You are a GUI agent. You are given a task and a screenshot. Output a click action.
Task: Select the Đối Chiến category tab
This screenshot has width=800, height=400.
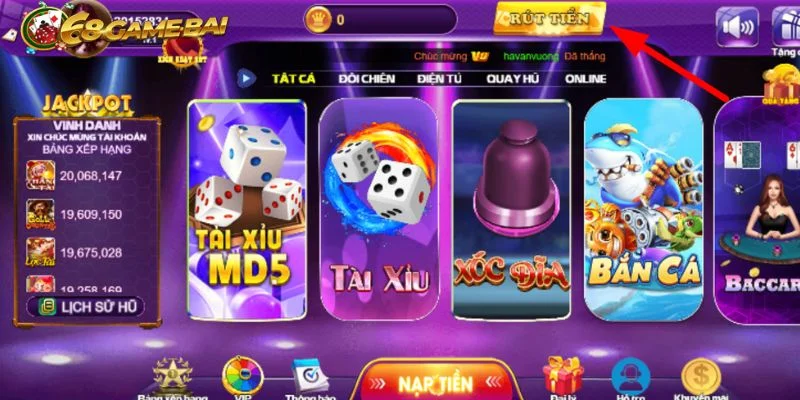(x=366, y=78)
